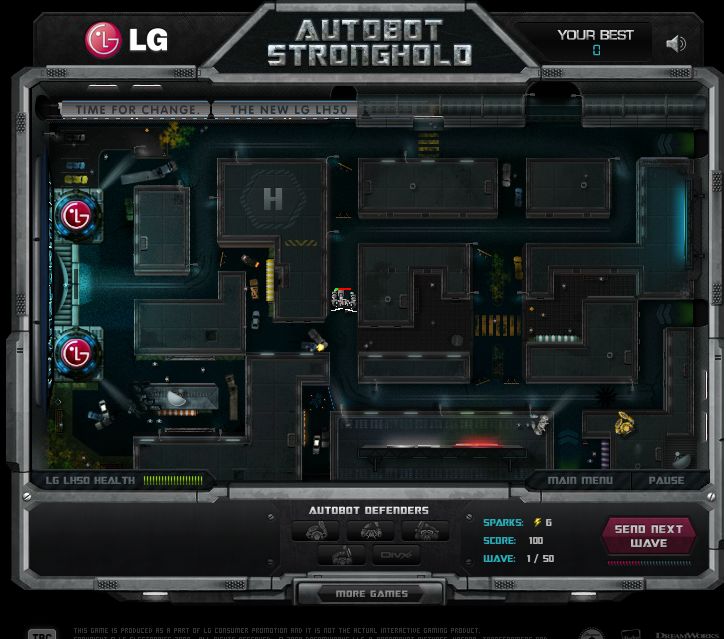Open the Main Menu
Image resolution: width=726 pixels, height=639 pixels.
coord(580,480)
